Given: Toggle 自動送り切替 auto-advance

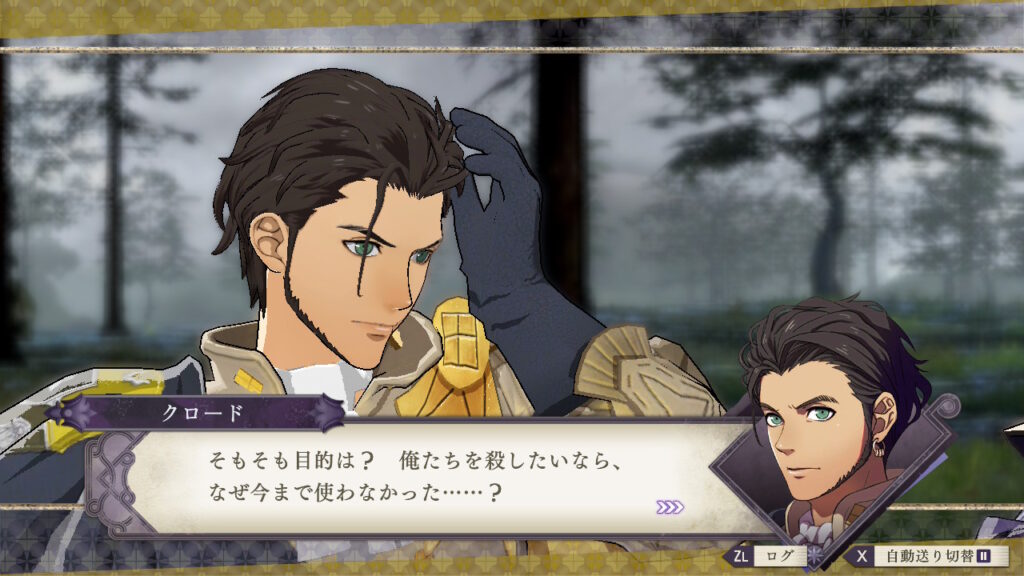Looking at the screenshot, I should pyautogui.click(x=918, y=554).
